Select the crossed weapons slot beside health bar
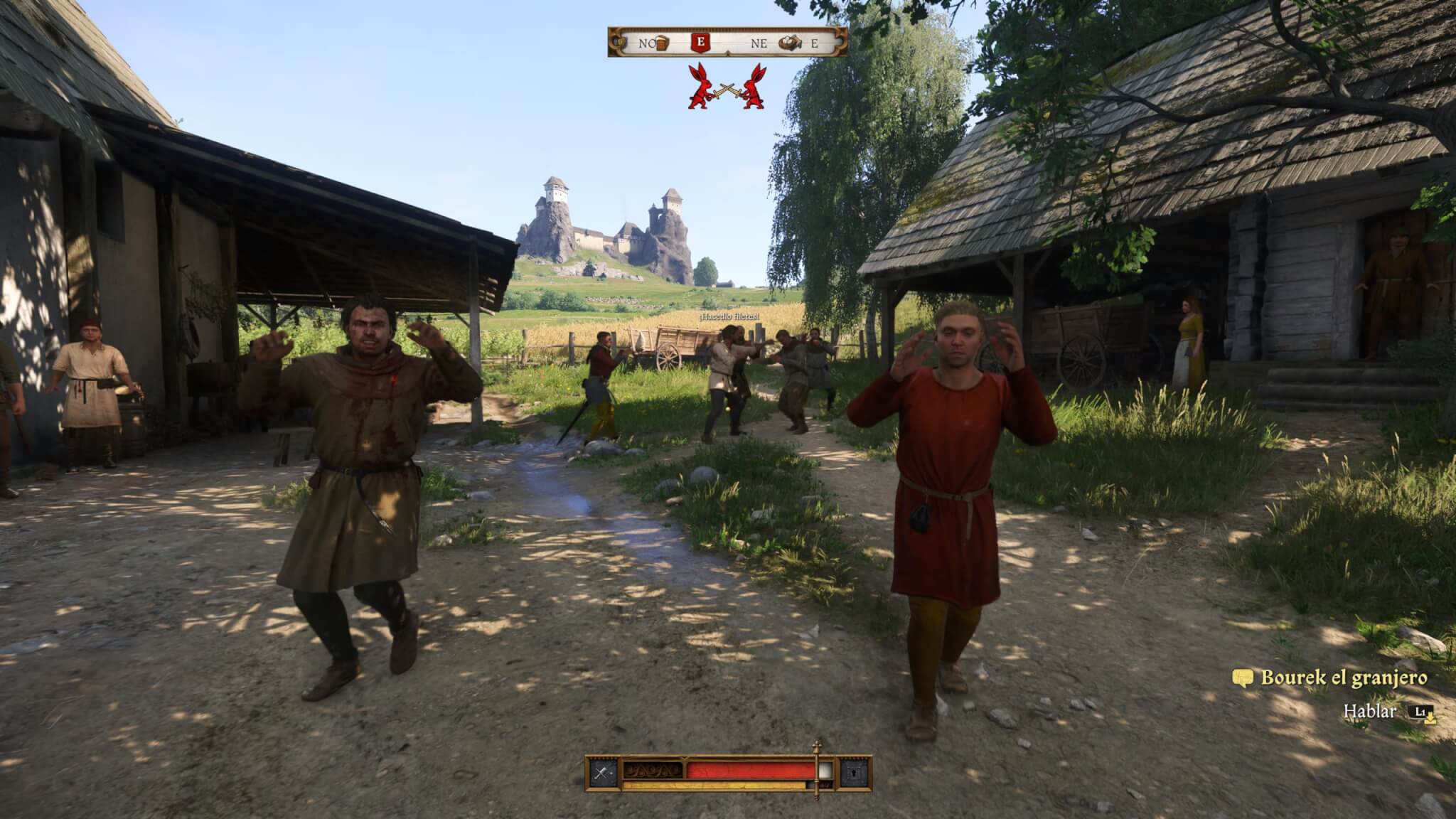 click(602, 772)
